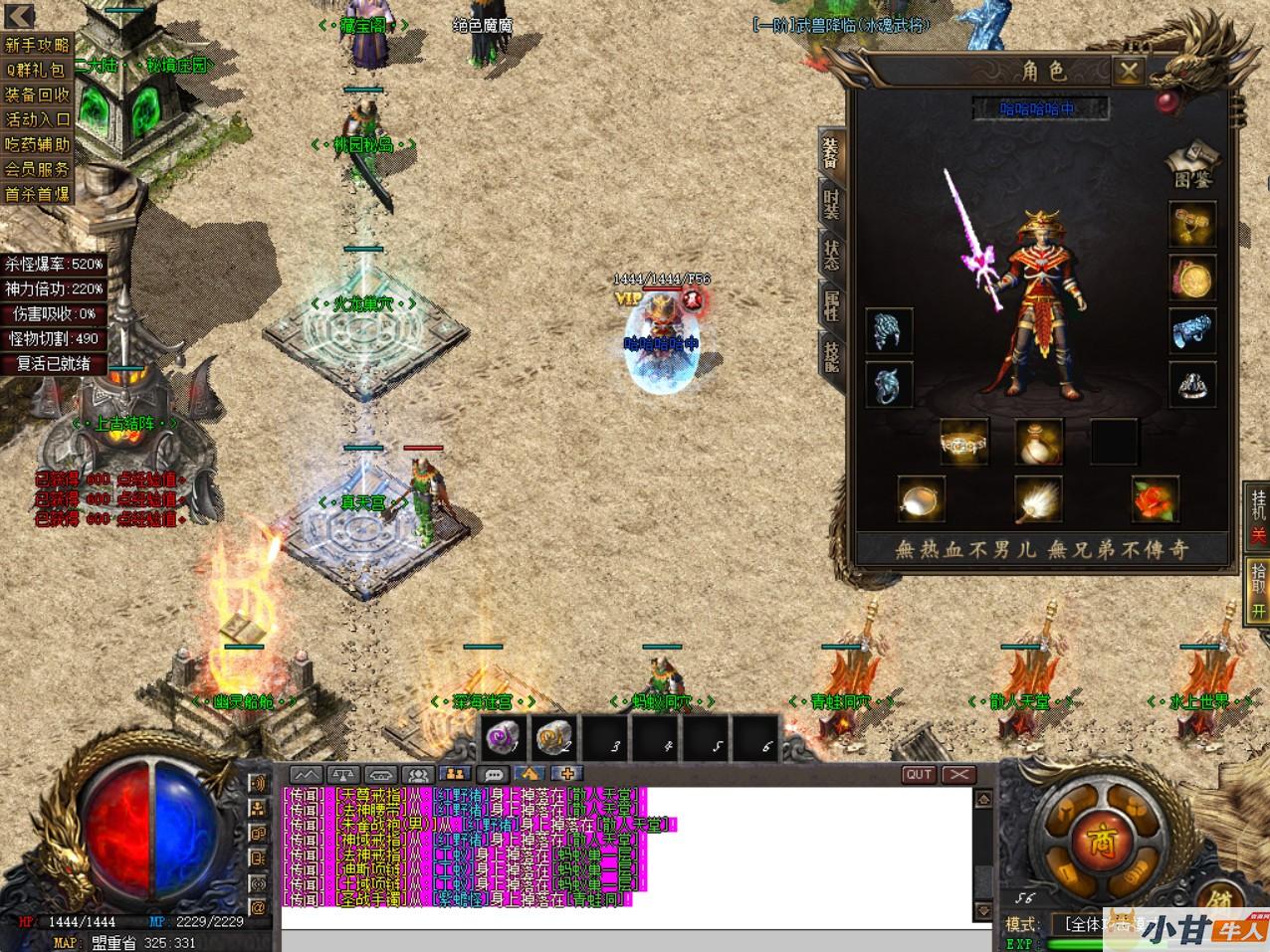Click the QUT button above chat
1270x952 pixels.
919,774
